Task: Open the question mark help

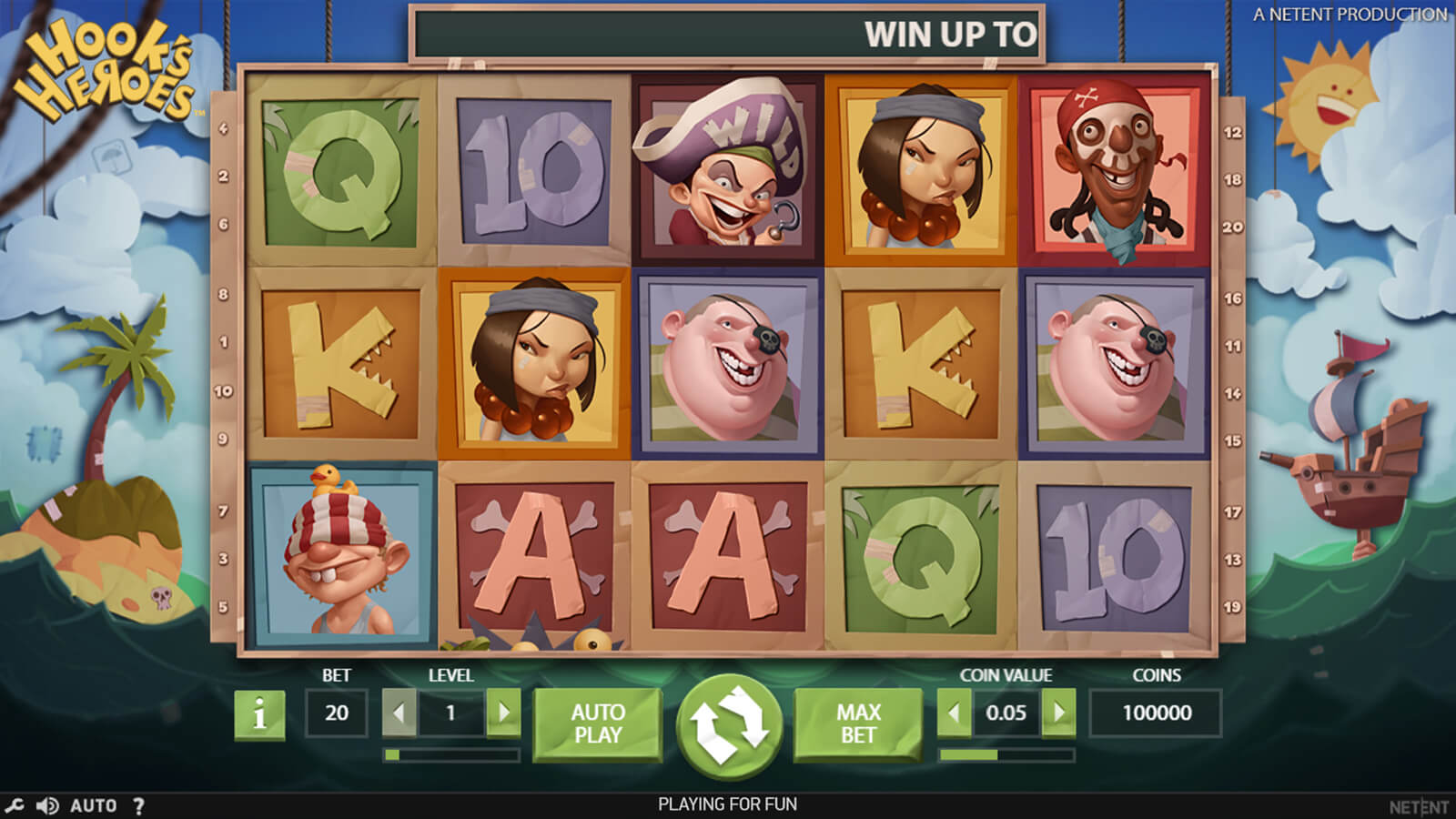Action: click(138, 805)
